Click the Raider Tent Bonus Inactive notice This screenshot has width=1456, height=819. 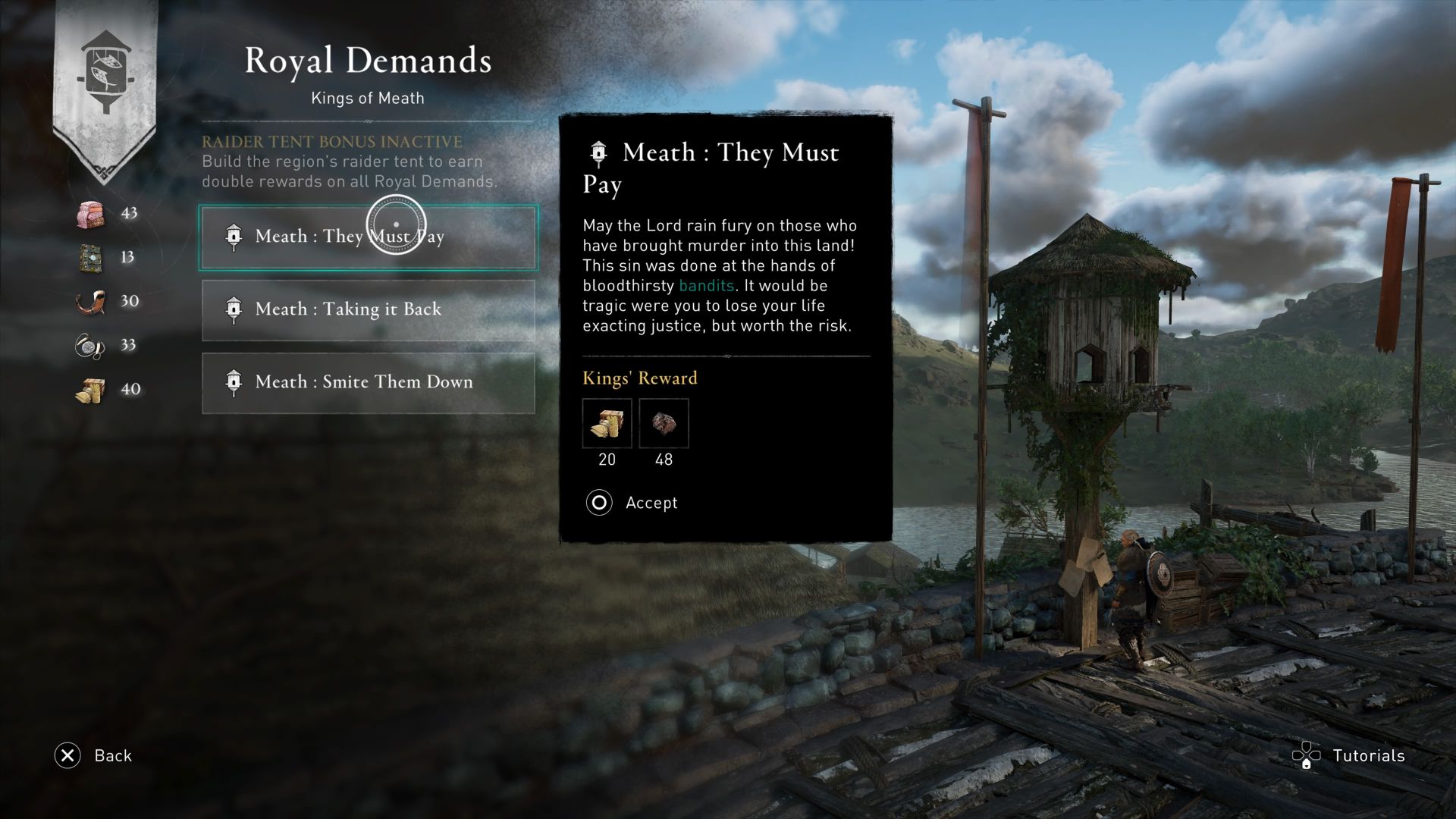331,141
